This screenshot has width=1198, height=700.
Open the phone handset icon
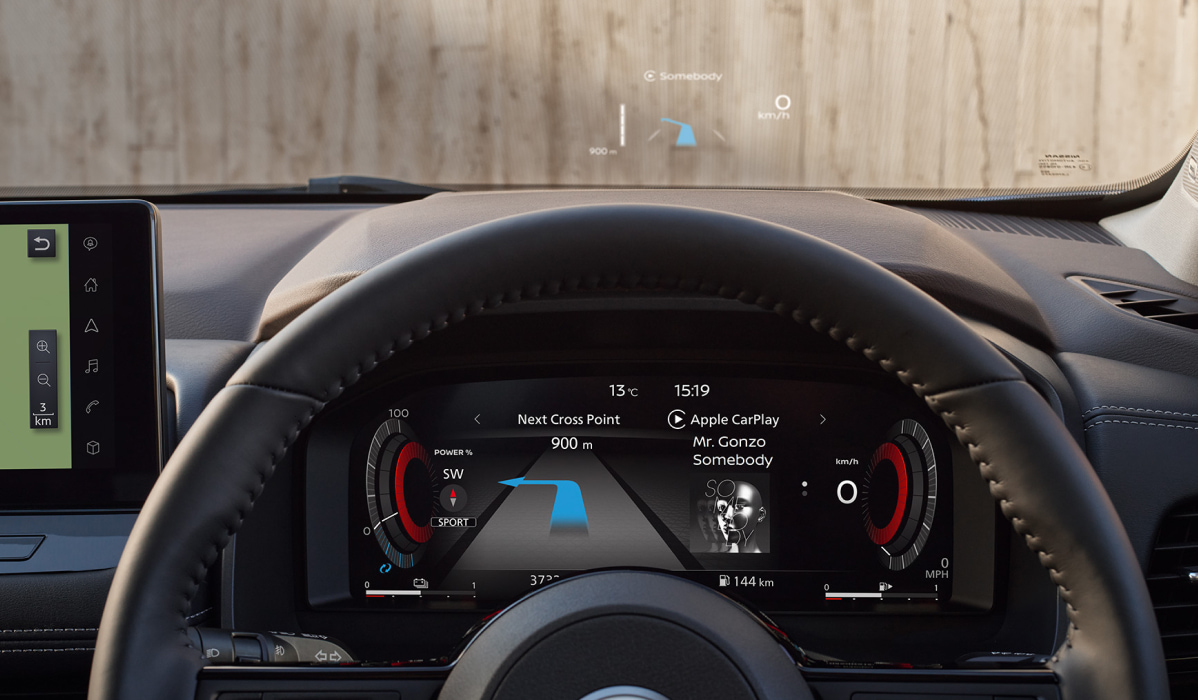coord(92,407)
